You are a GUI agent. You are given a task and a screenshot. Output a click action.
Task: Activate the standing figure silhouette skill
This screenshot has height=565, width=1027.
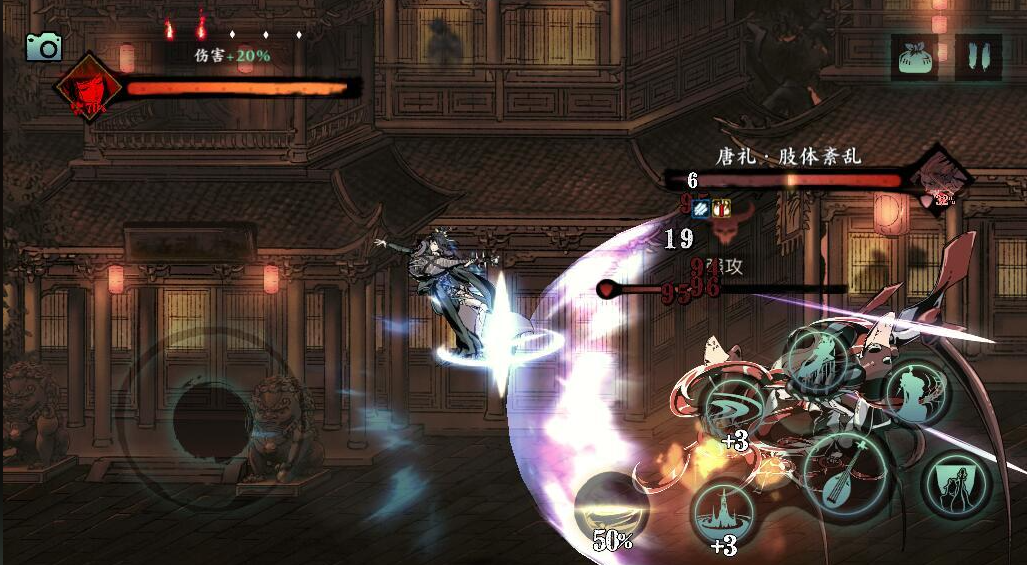(x=916, y=396)
